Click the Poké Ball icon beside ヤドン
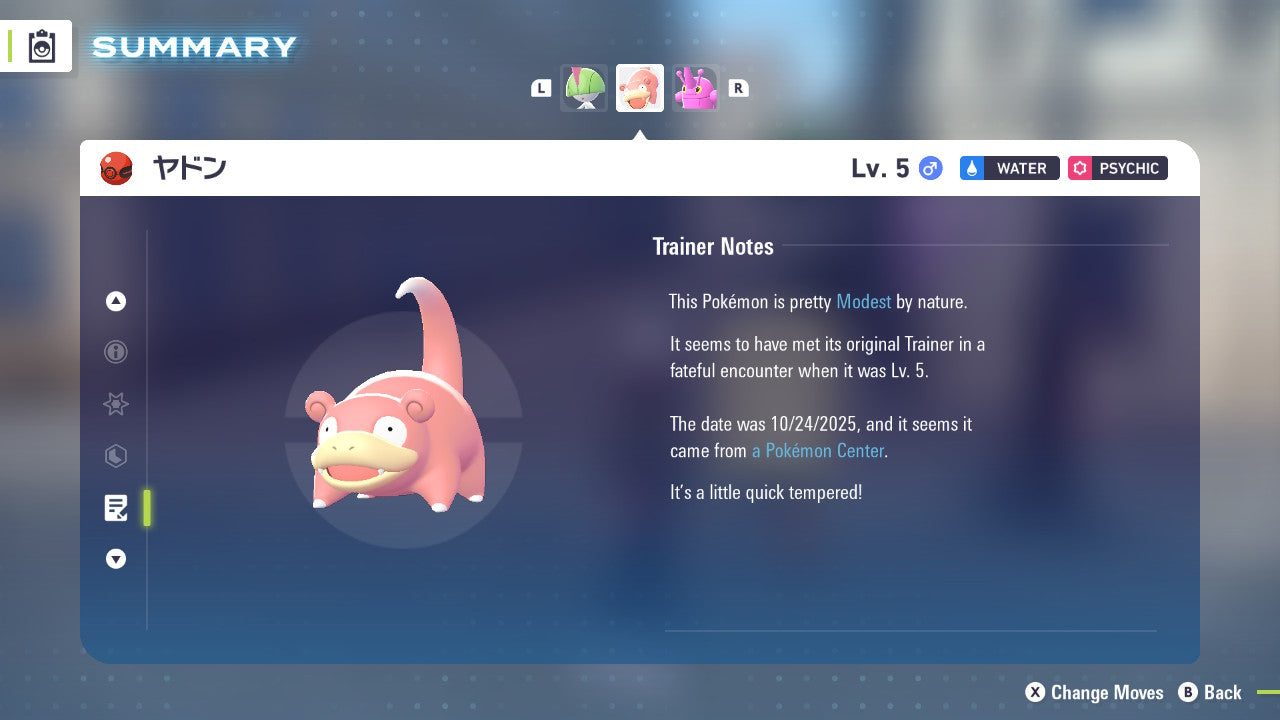The image size is (1280, 720). click(116, 168)
